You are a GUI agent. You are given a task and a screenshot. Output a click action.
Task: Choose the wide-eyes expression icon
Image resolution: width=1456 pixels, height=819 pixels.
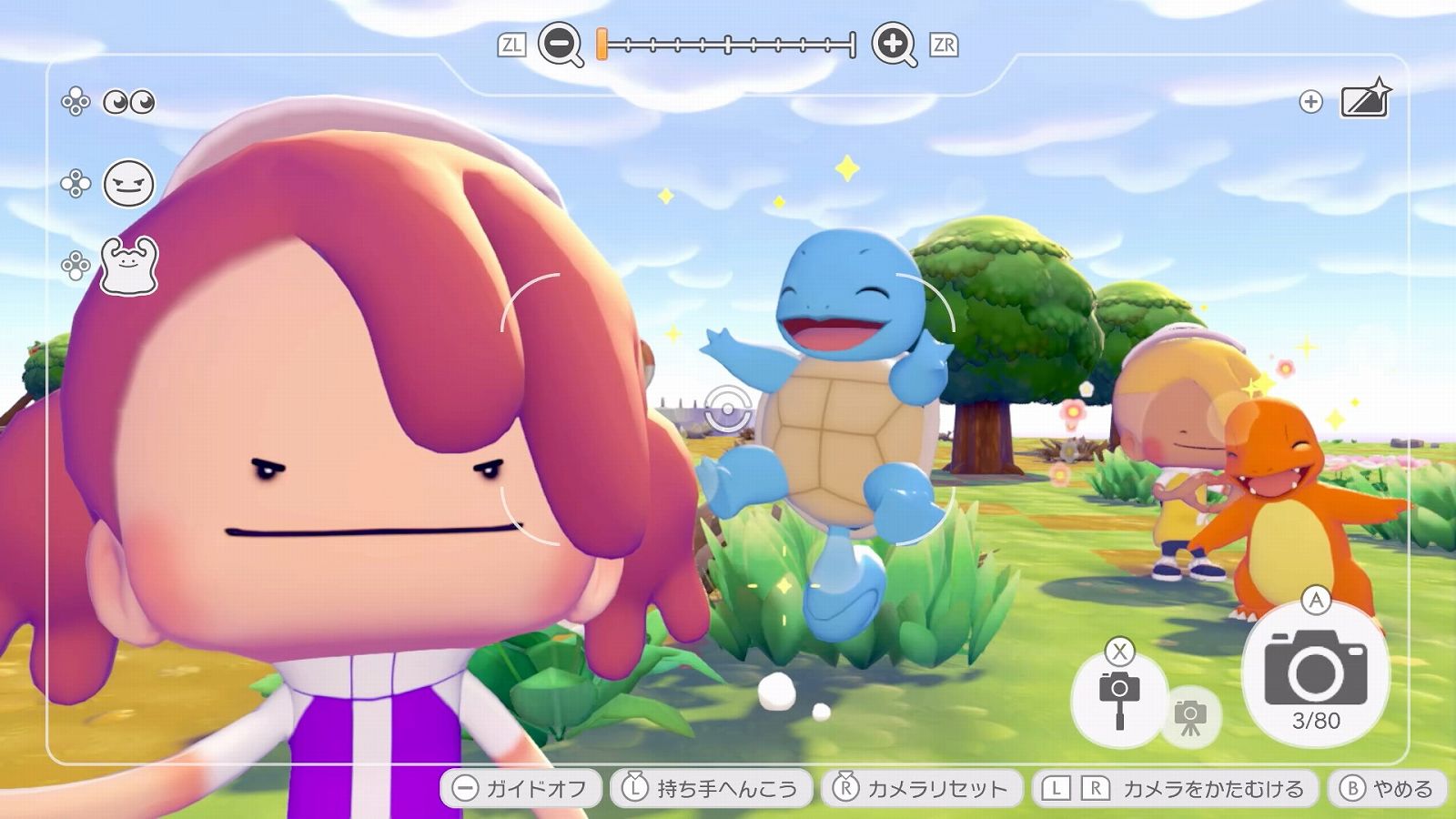coord(133,103)
